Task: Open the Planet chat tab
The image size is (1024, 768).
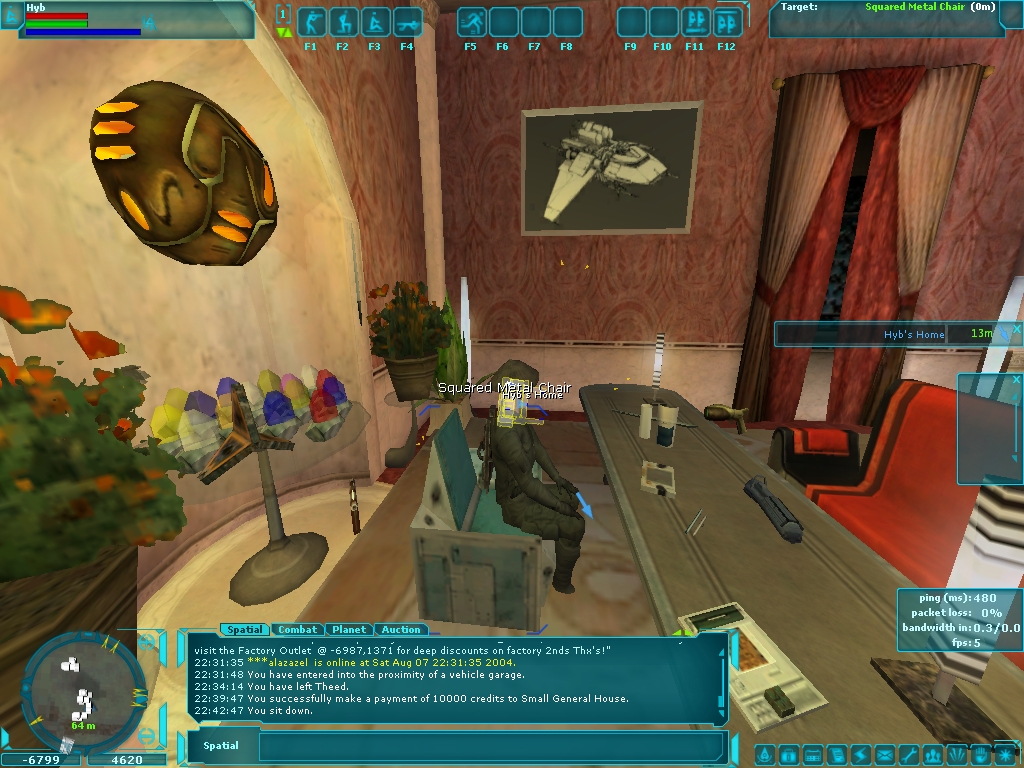Action: (348, 630)
